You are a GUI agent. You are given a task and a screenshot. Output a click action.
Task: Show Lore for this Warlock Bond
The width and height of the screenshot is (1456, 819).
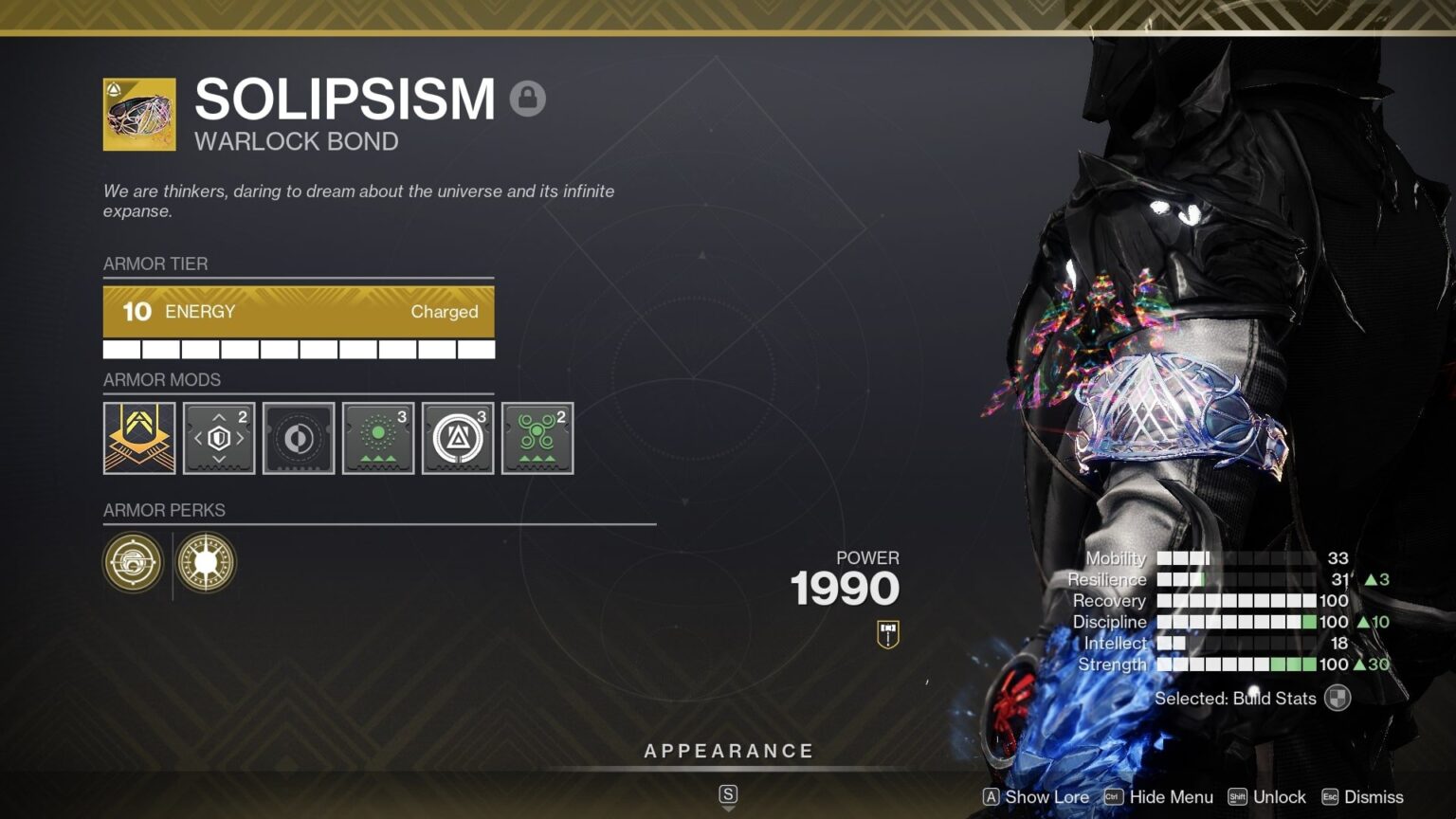tap(1048, 797)
